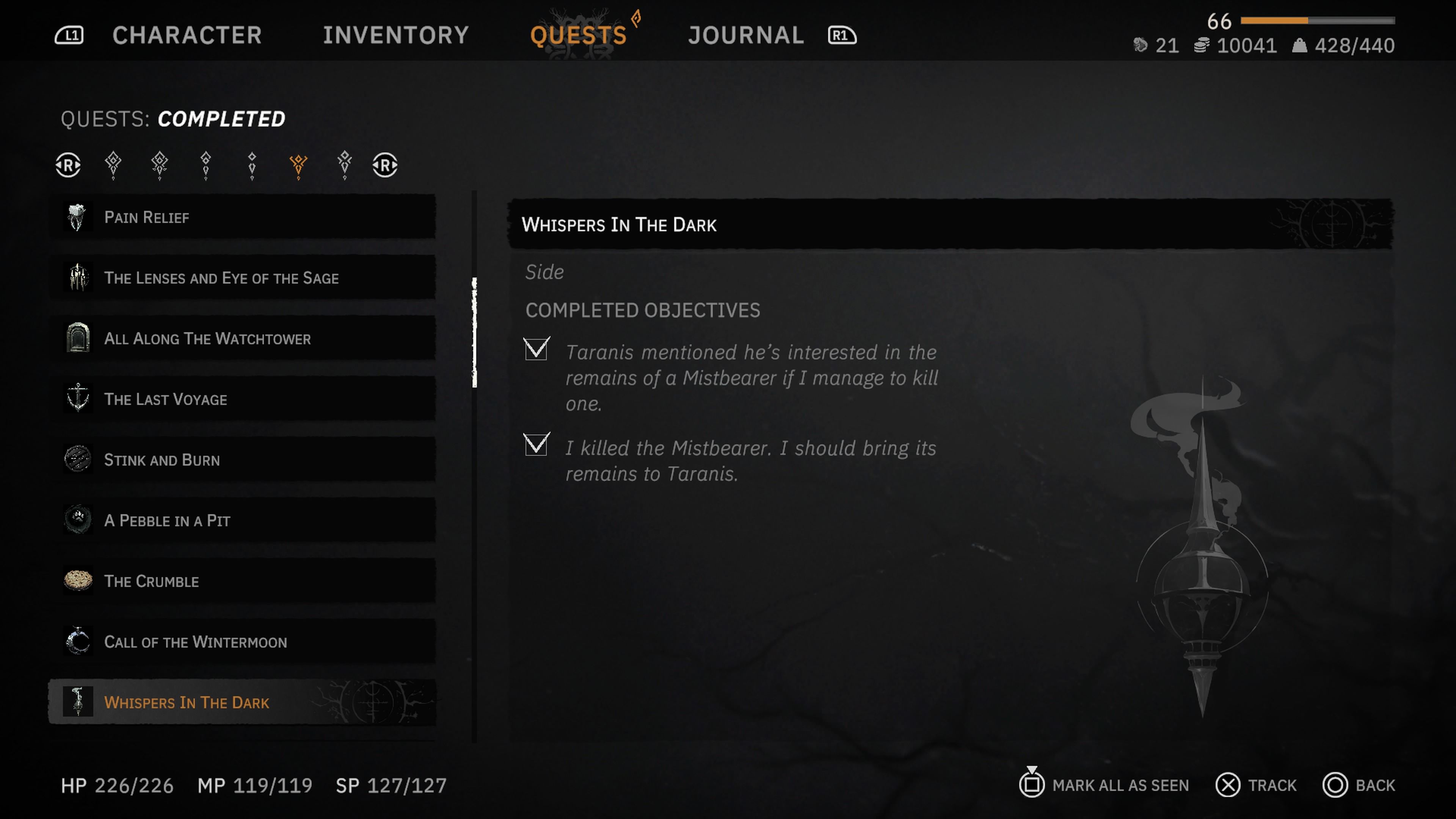Open the Inventory tab
1456x819 pixels.
[x=395, y=35]
